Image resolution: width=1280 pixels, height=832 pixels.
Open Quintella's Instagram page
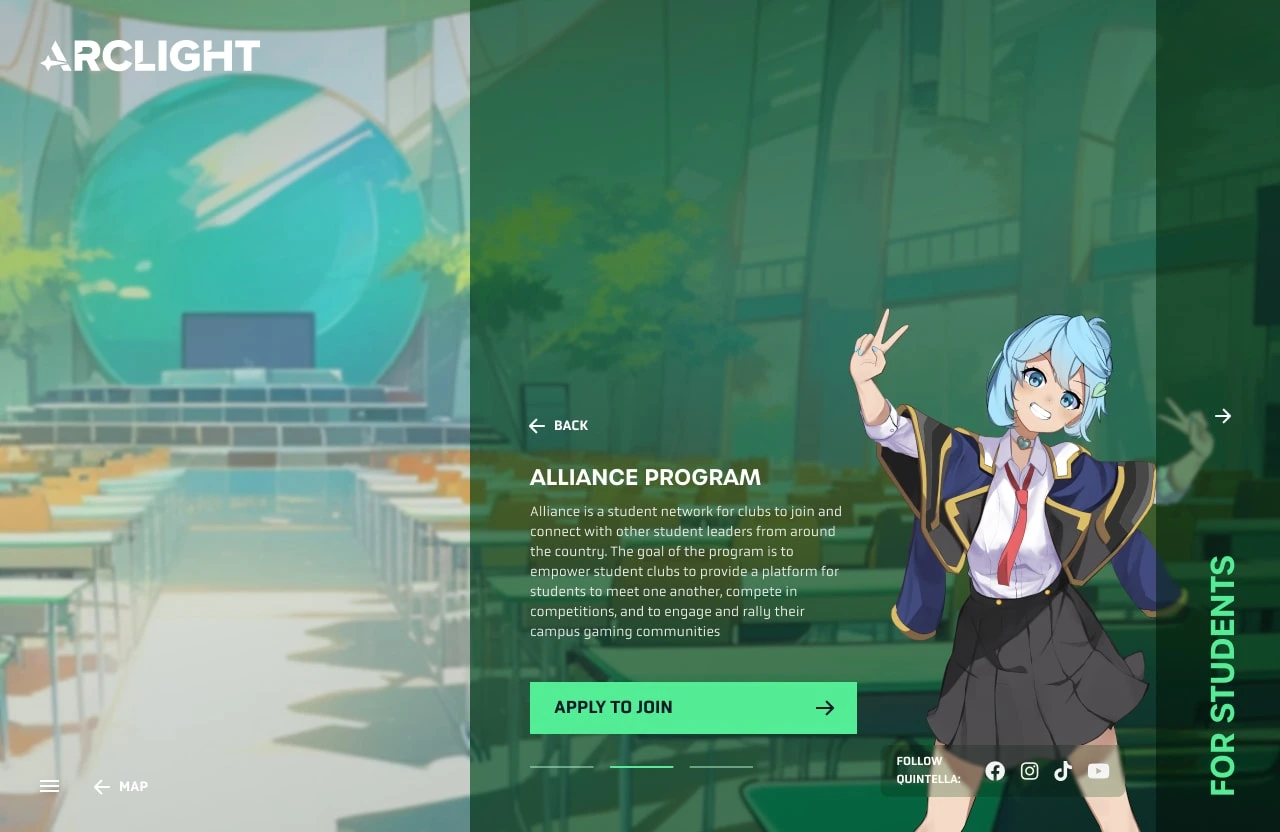click(x=1029, y=771)
